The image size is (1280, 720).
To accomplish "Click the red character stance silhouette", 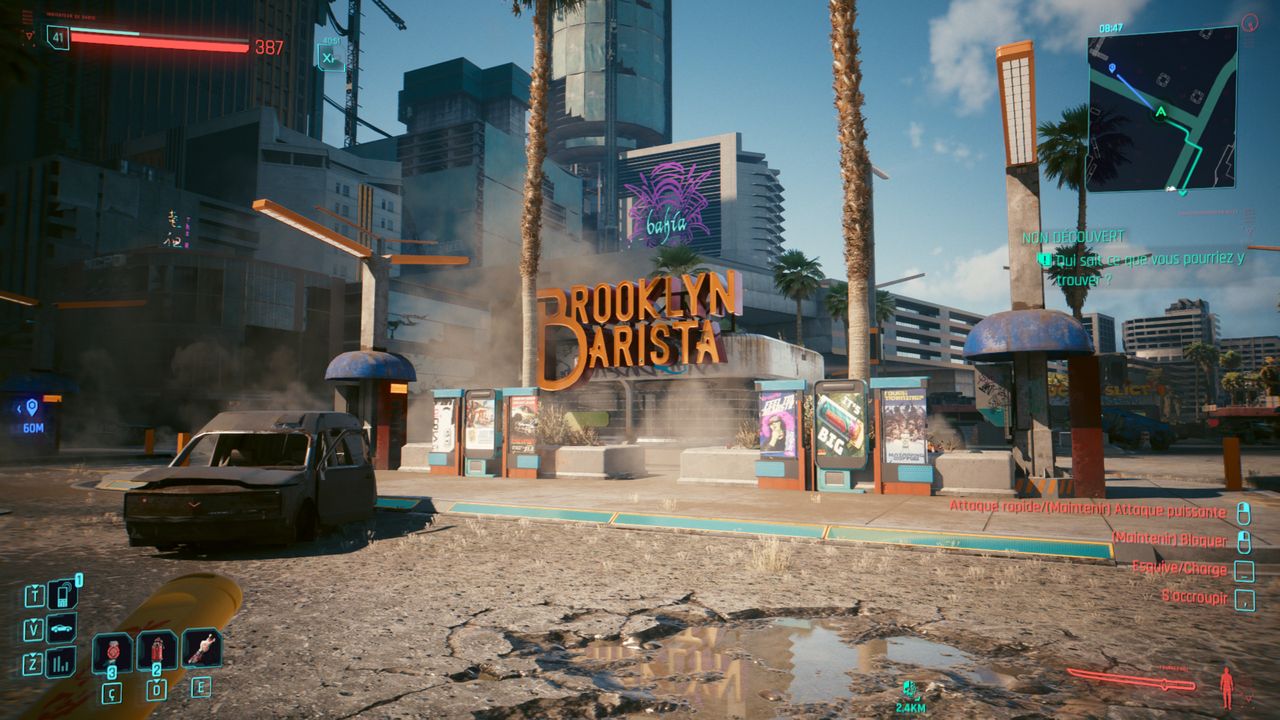I will click(x=1226, y=688).
